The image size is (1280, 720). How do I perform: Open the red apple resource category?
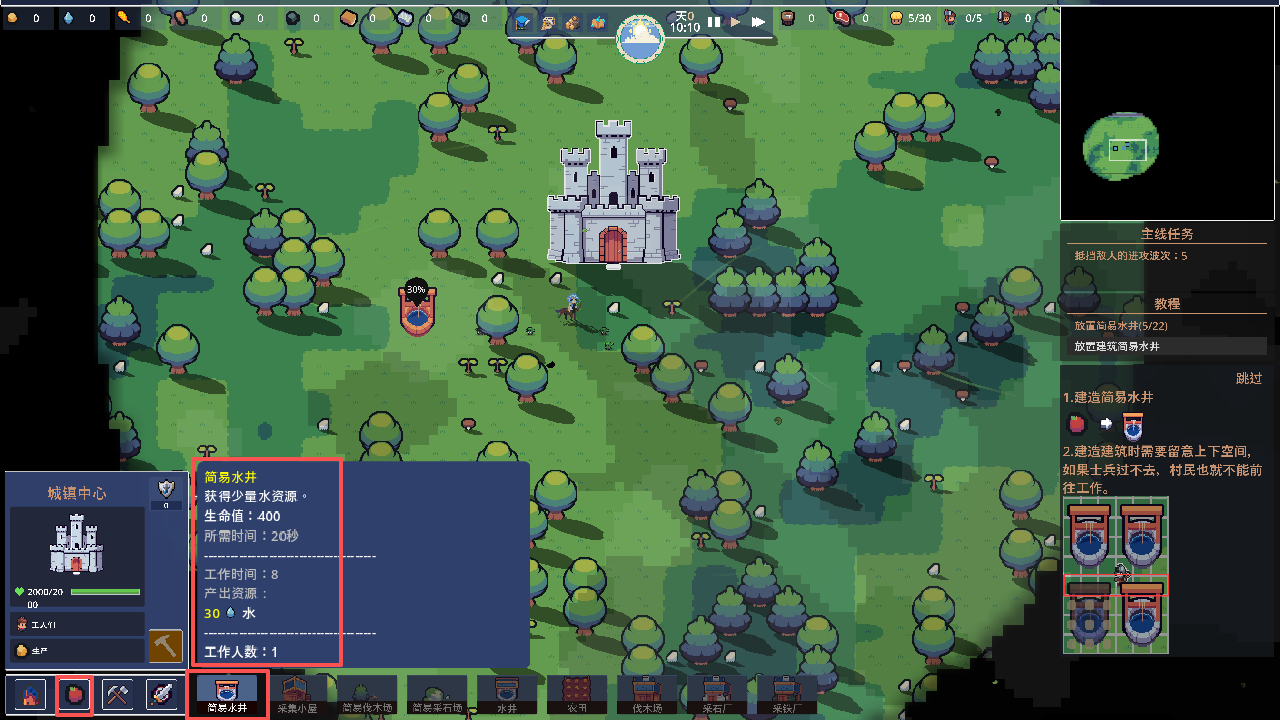click(x=74, y=694)
